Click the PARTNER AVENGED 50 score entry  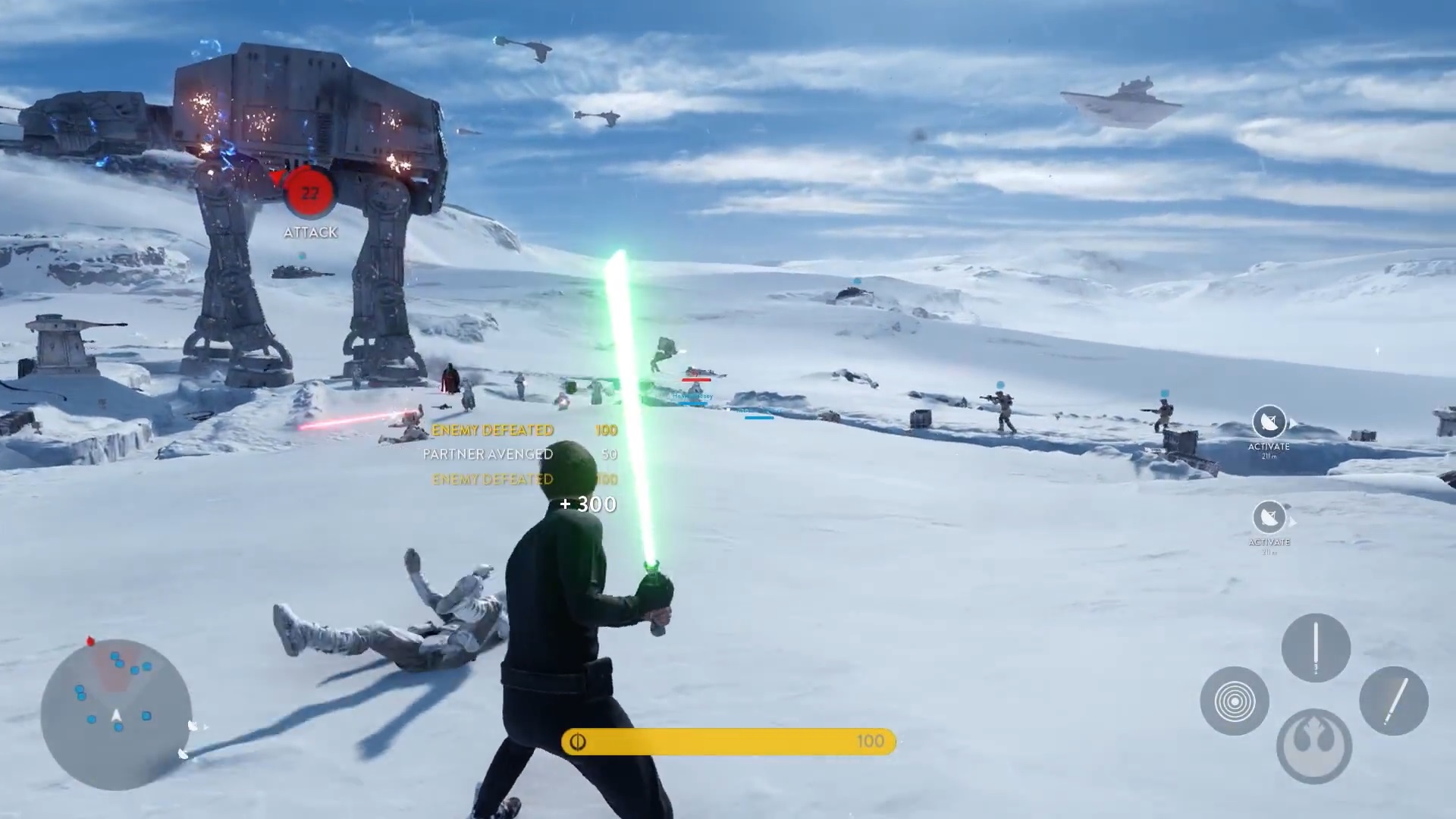click(487, 454)
